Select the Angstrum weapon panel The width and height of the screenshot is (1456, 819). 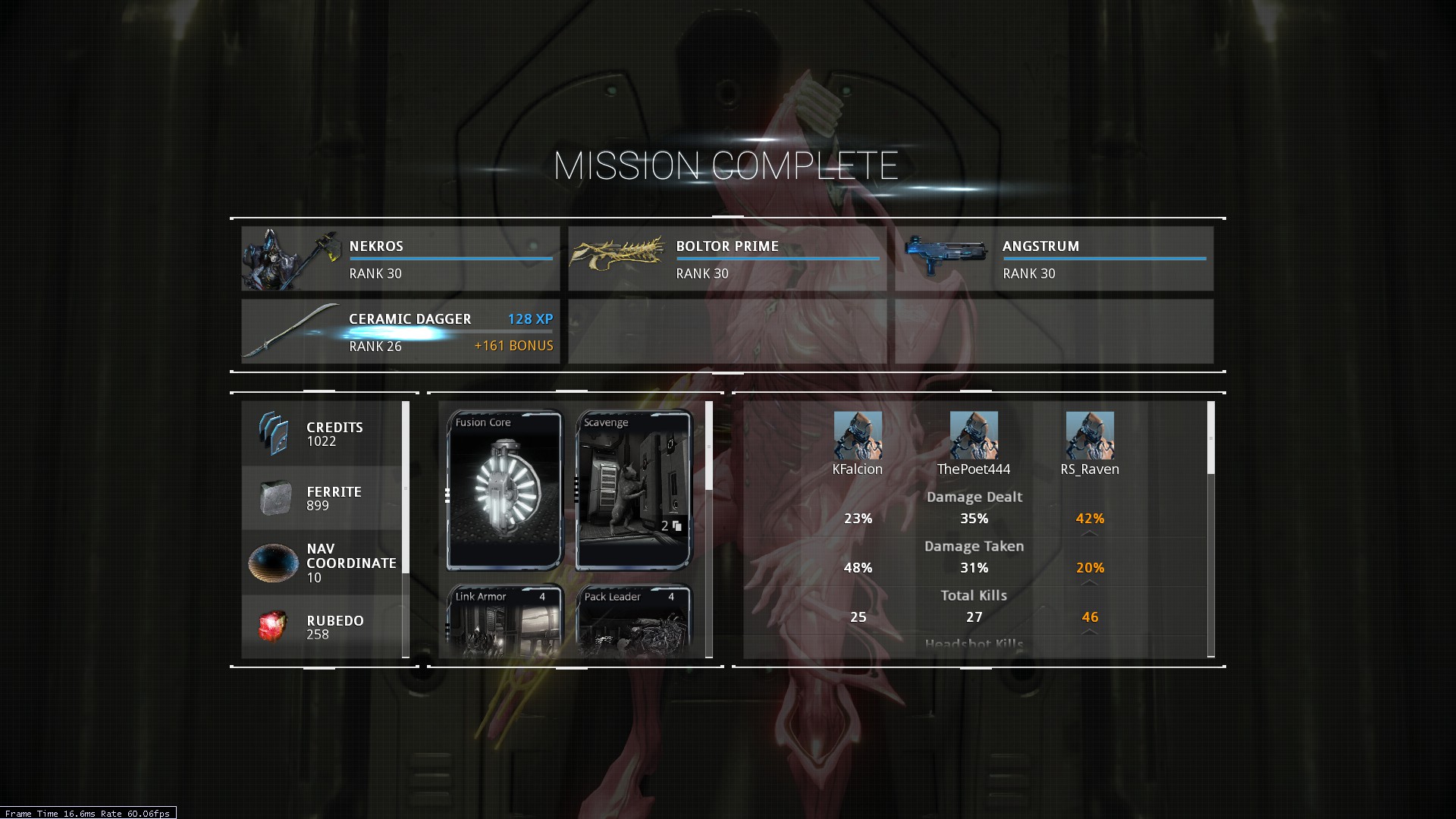tap(1054, 259)
